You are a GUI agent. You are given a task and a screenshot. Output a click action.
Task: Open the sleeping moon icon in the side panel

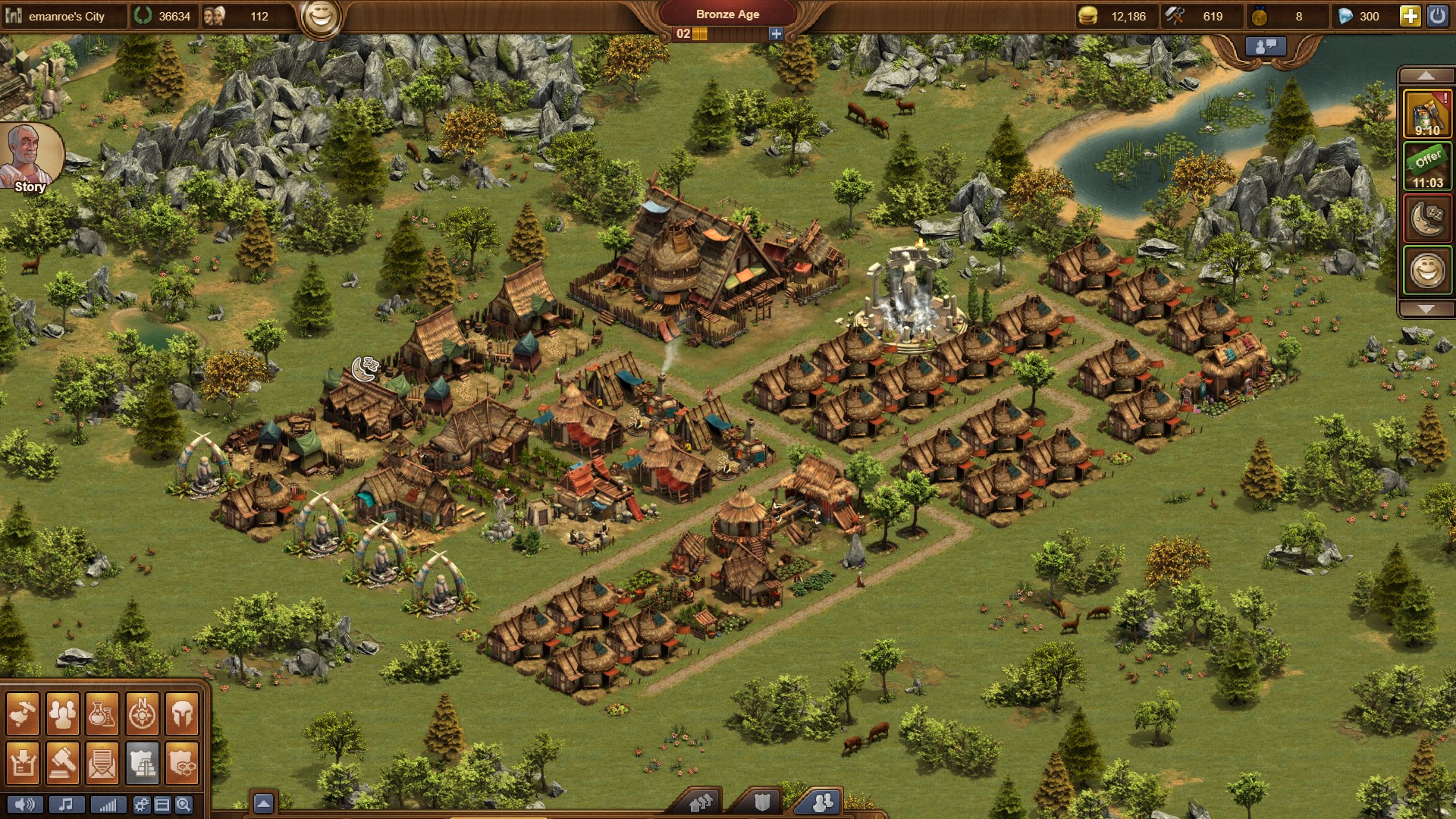coord(1427,218)
